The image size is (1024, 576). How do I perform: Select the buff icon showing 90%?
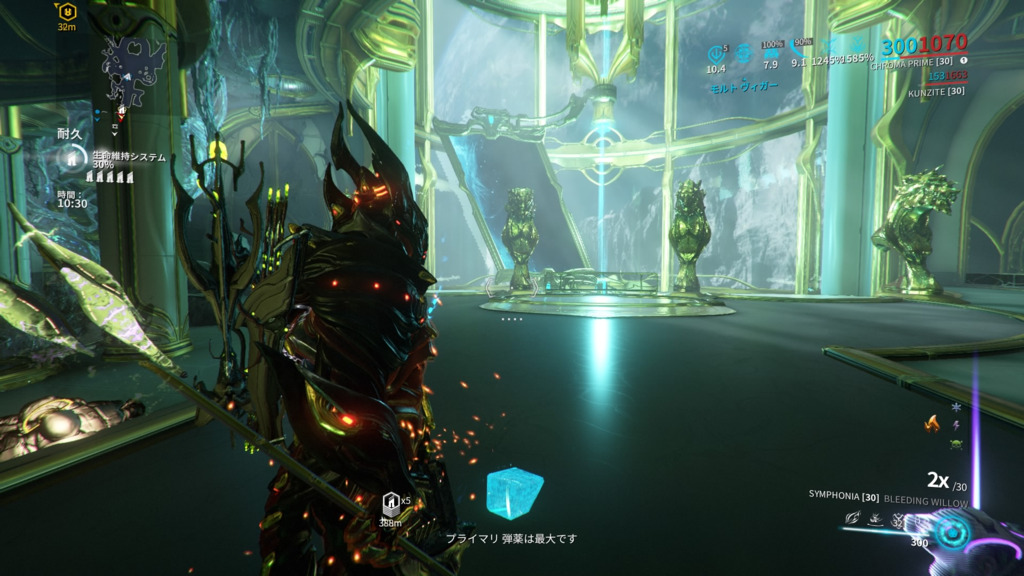point(800,48)
